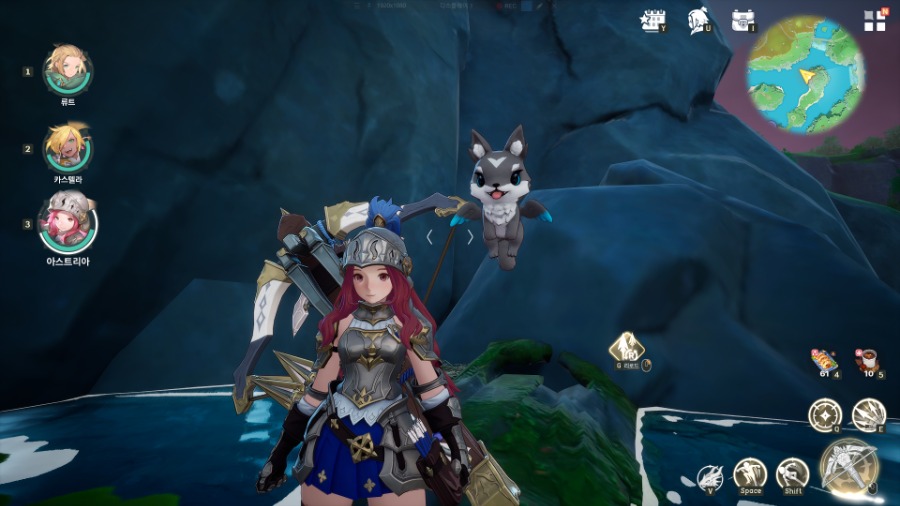Summon the dragon head mount icon
The image size is (900, 506).
(x=709, y=478)
